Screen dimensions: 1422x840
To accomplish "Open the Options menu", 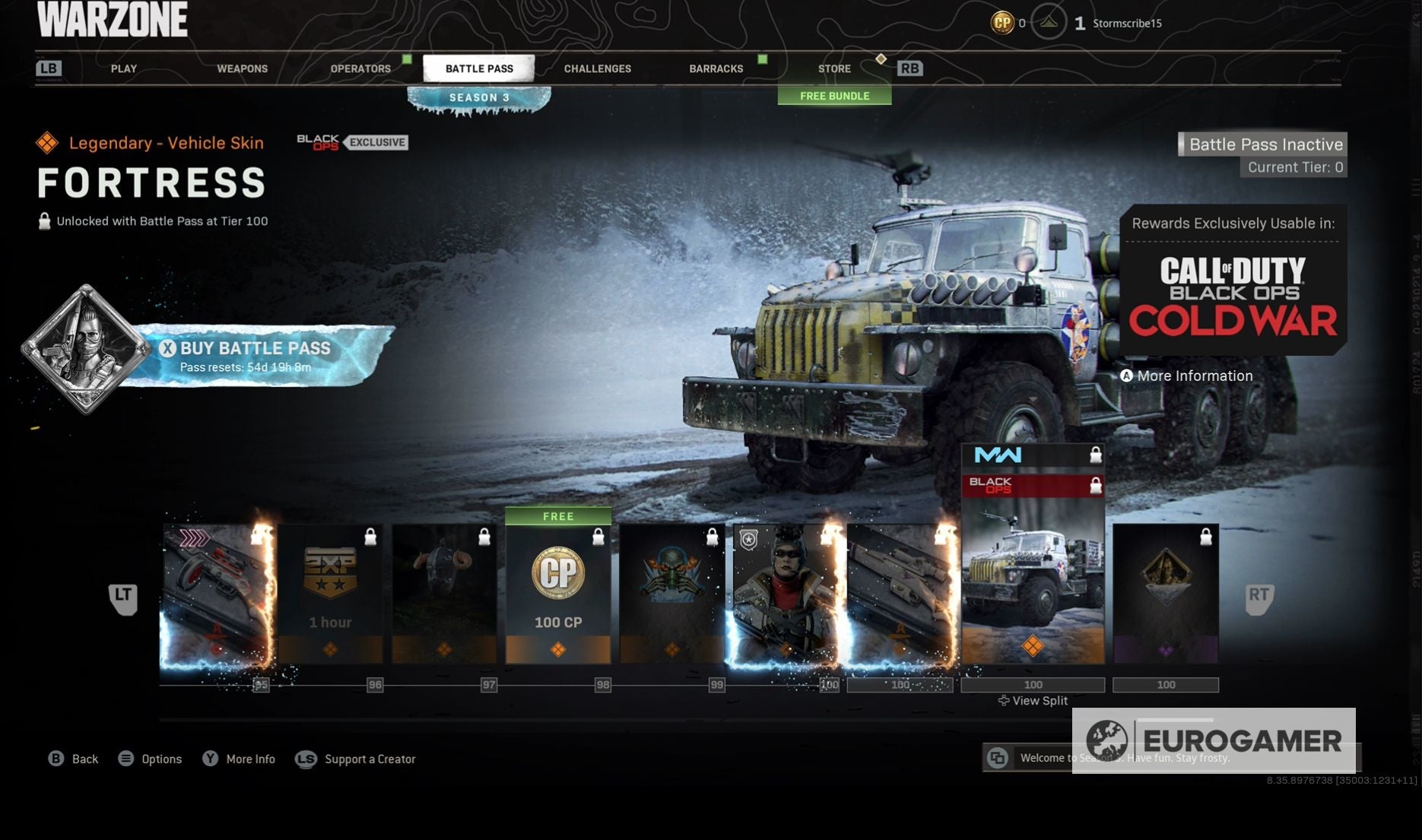I will [160, 759].
